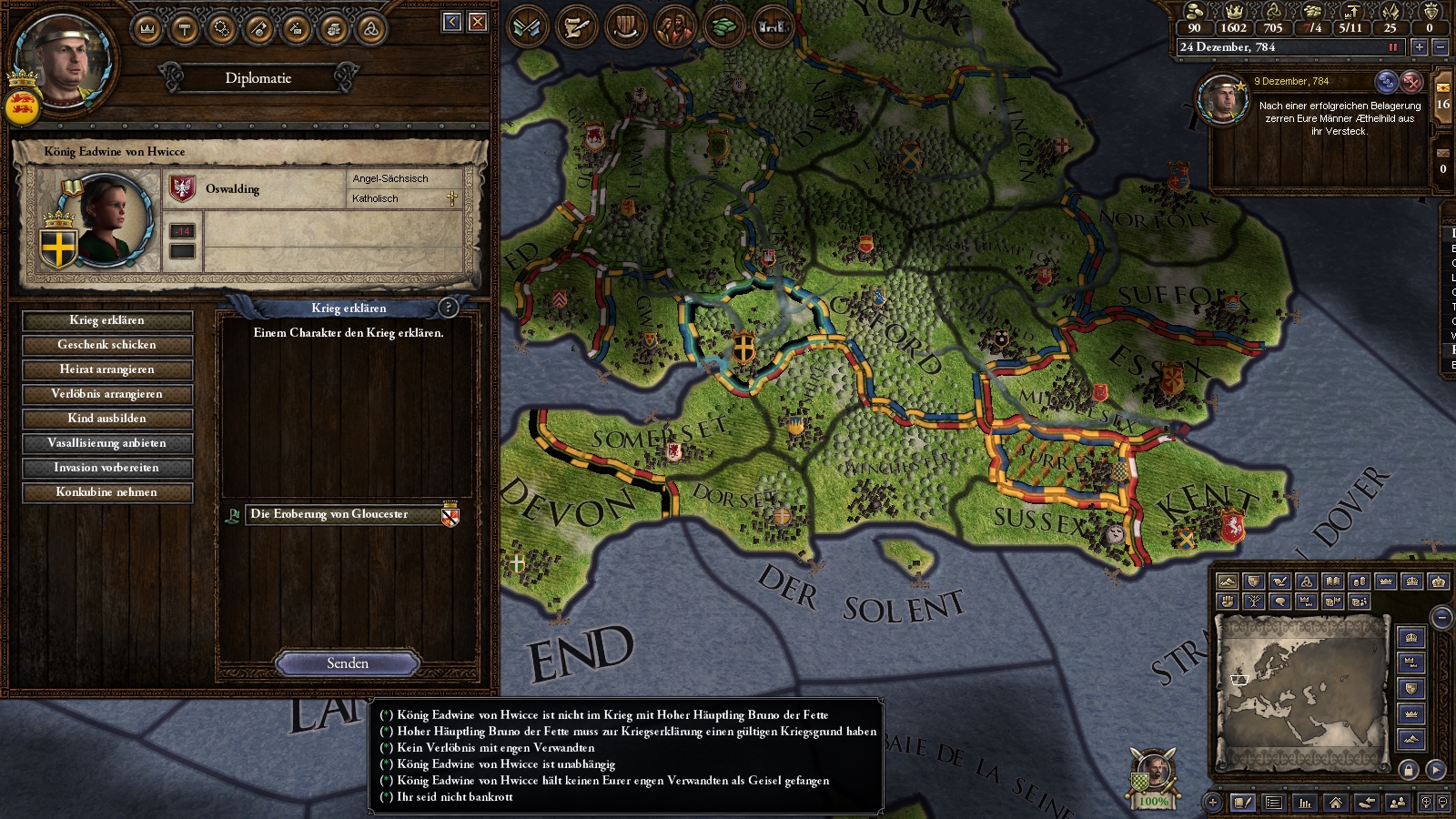Choose Kind ausbilden
The image size is (1456, 819).
[x=107, y=419]
